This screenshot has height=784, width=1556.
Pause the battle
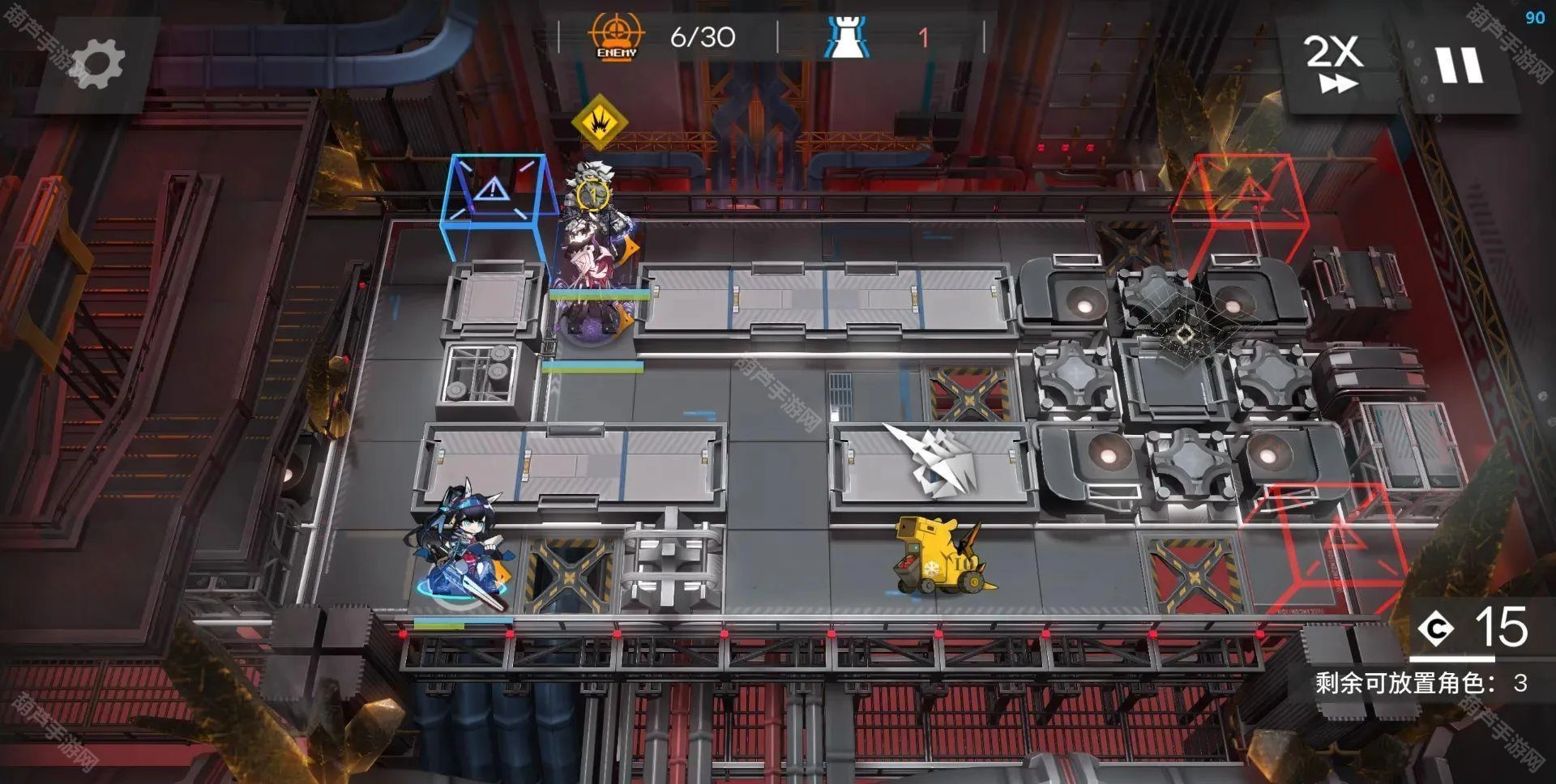(1460, 65)
